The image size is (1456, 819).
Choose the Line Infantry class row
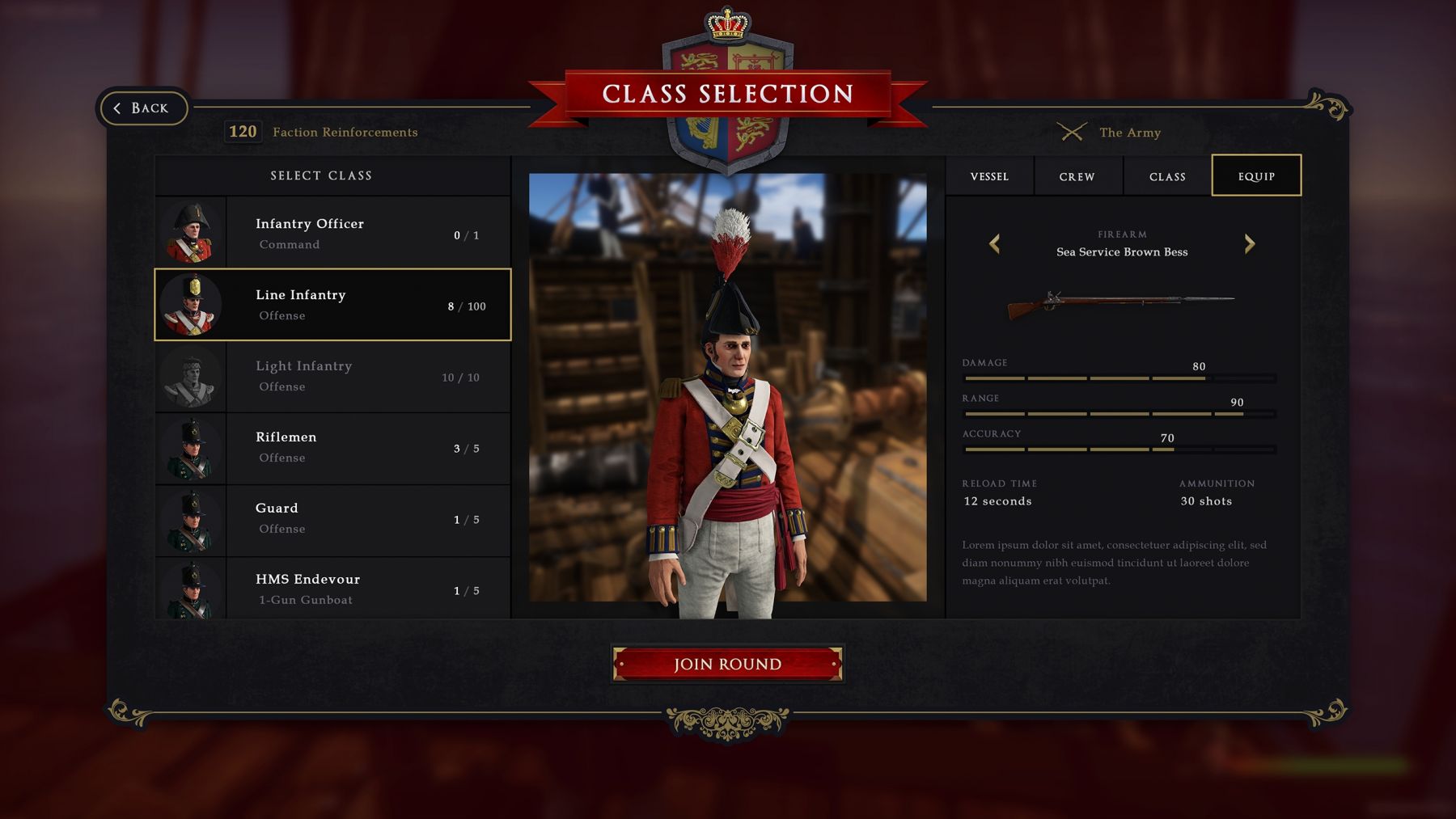(332, 305)
